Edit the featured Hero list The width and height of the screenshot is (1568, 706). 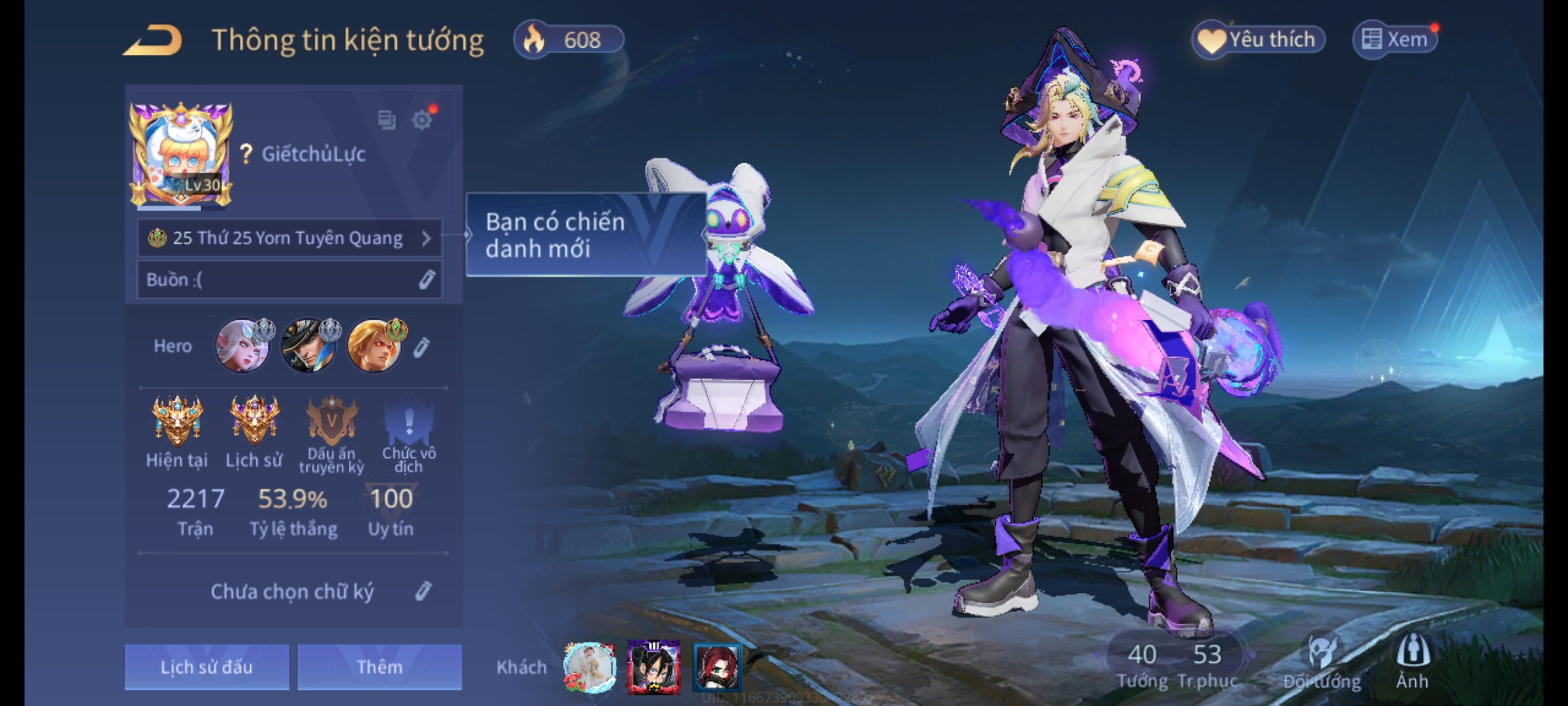(x=421, y=347)
